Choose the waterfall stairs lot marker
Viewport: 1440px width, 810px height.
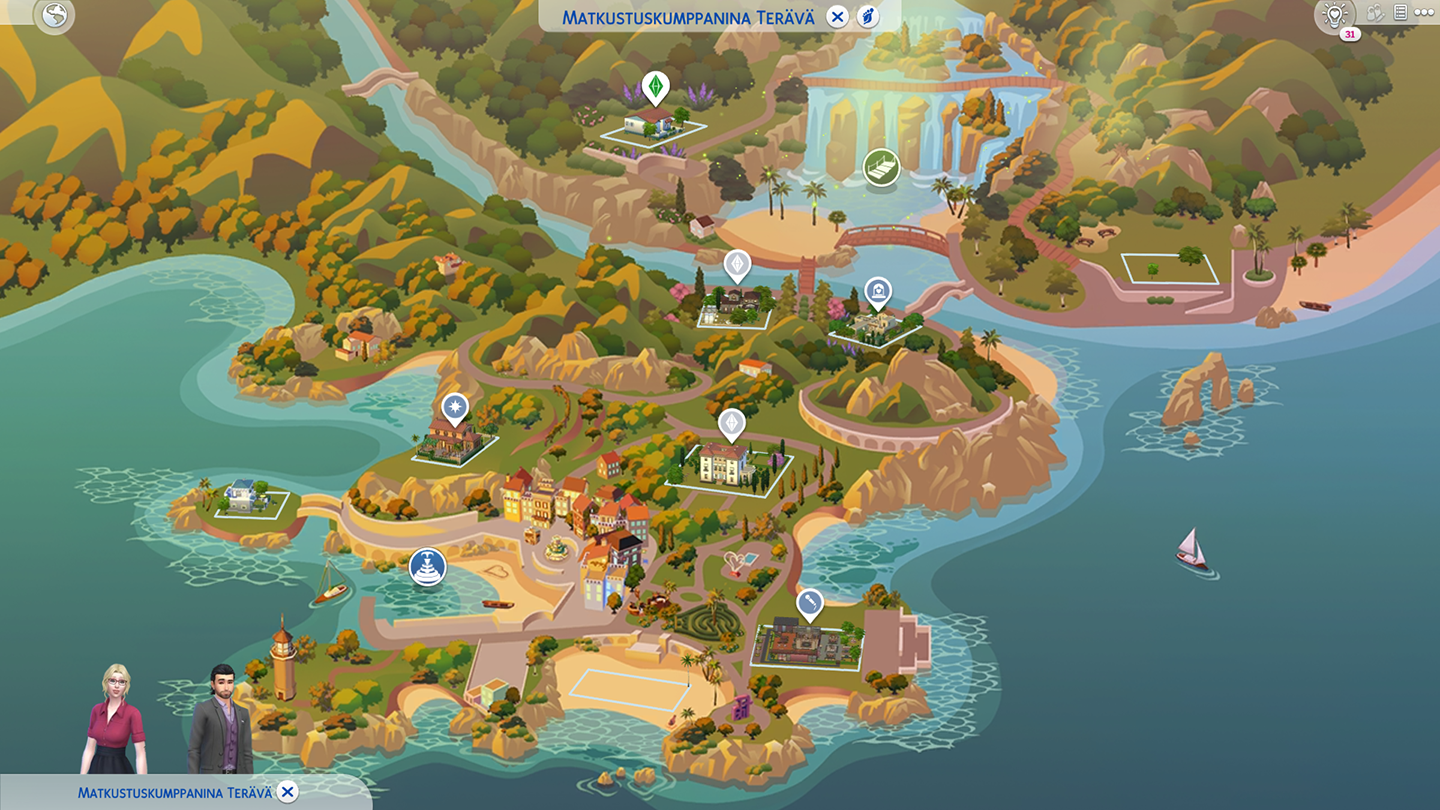pos(881,167)
